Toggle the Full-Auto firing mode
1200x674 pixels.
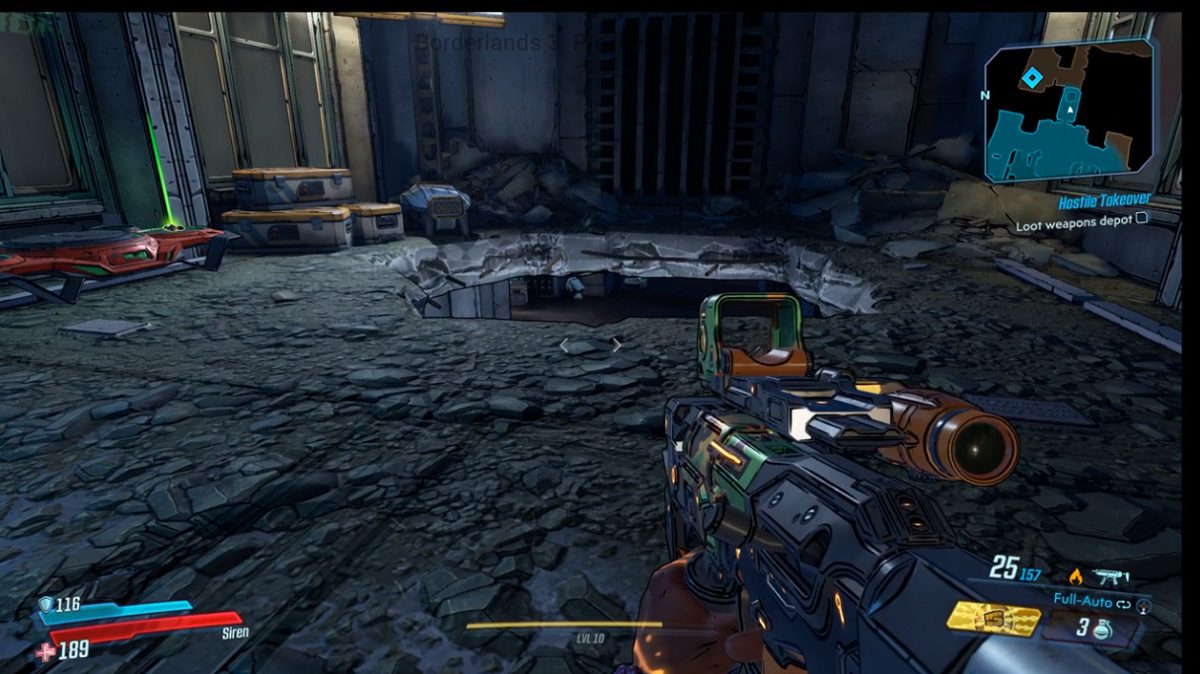(1083, 600)
